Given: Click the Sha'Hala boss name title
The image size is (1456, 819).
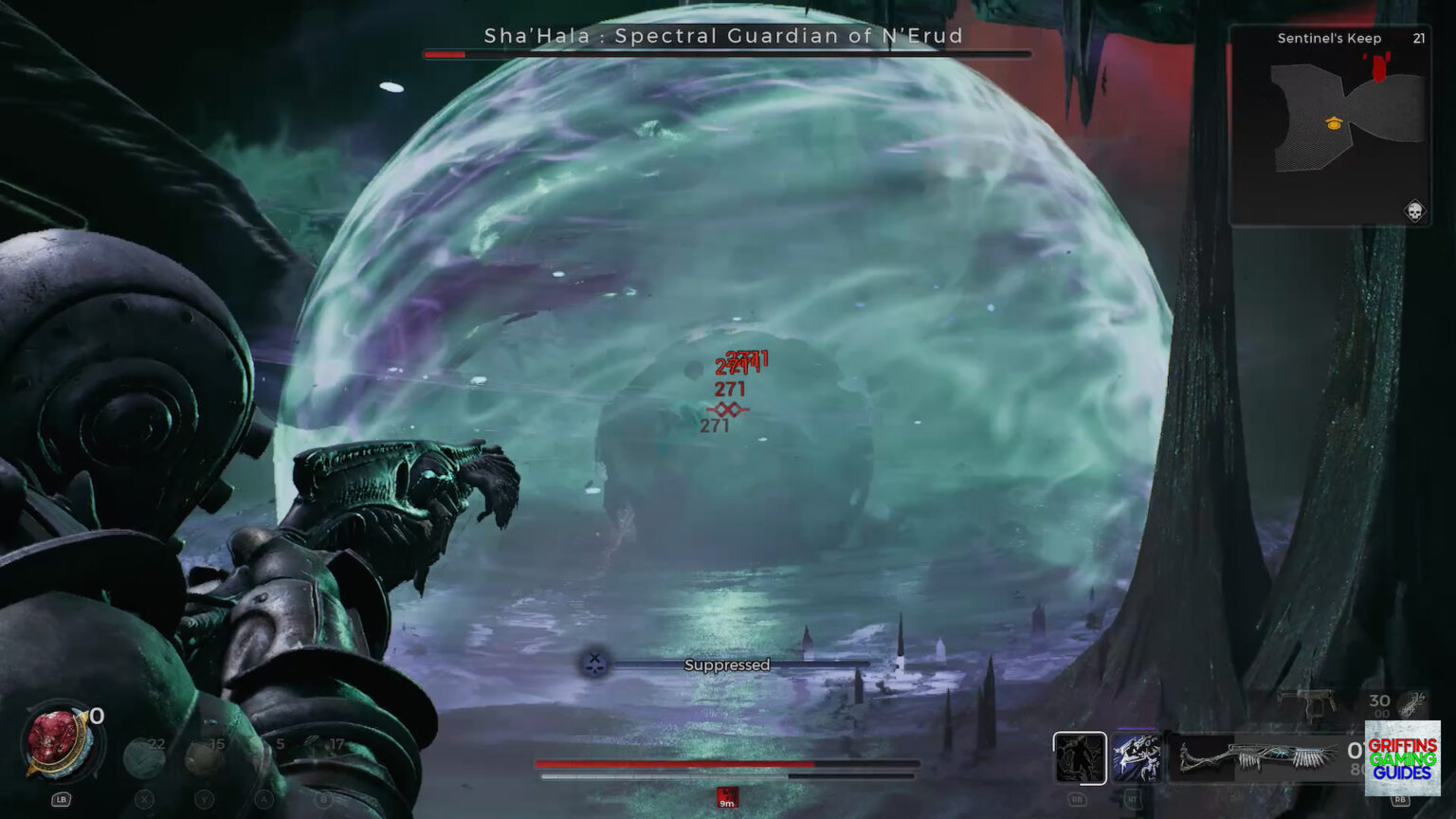Looking at the screenshot, I should [x=725, y=37].
